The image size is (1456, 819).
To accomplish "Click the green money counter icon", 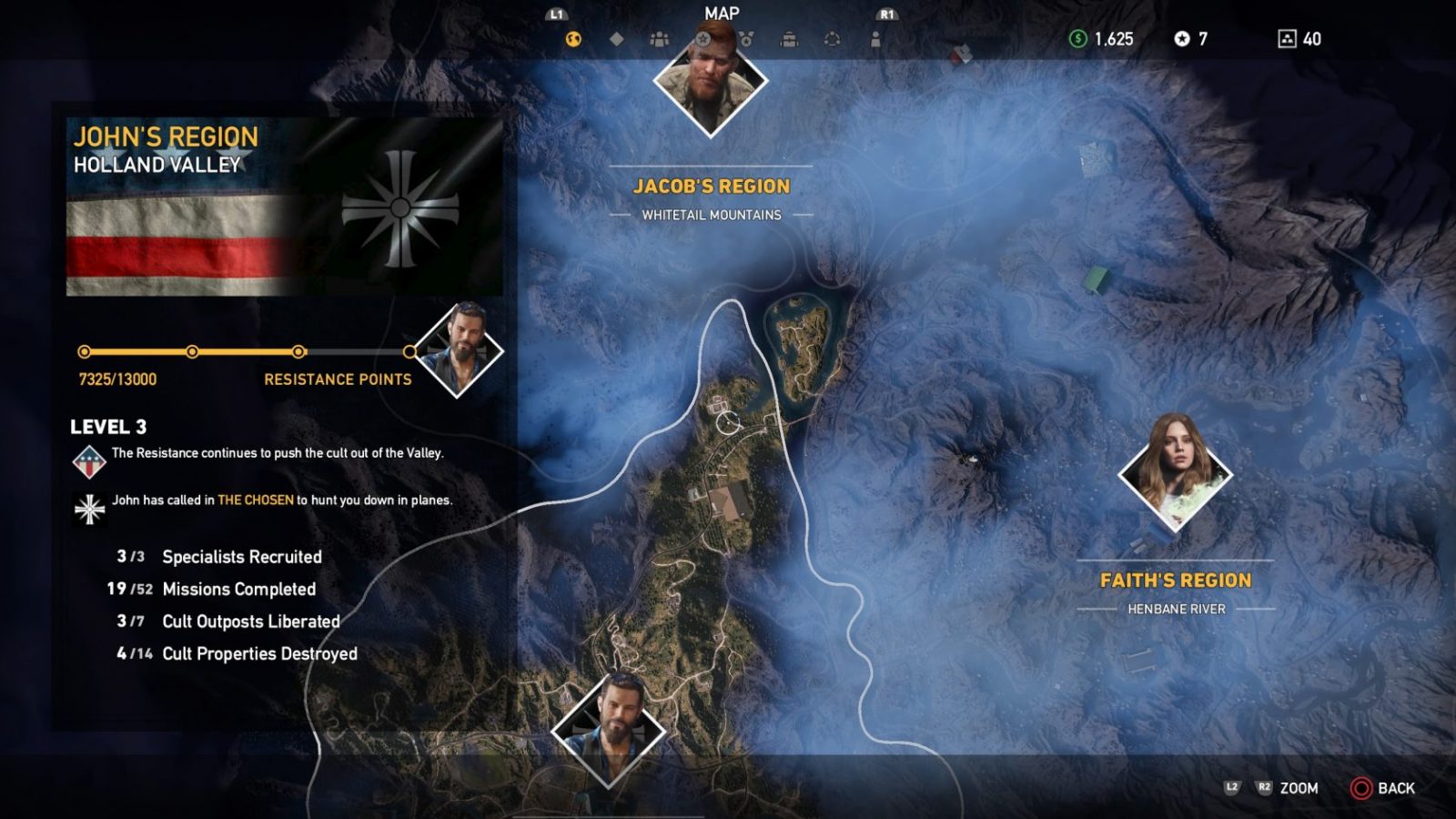I will (x=1077, y=40).
